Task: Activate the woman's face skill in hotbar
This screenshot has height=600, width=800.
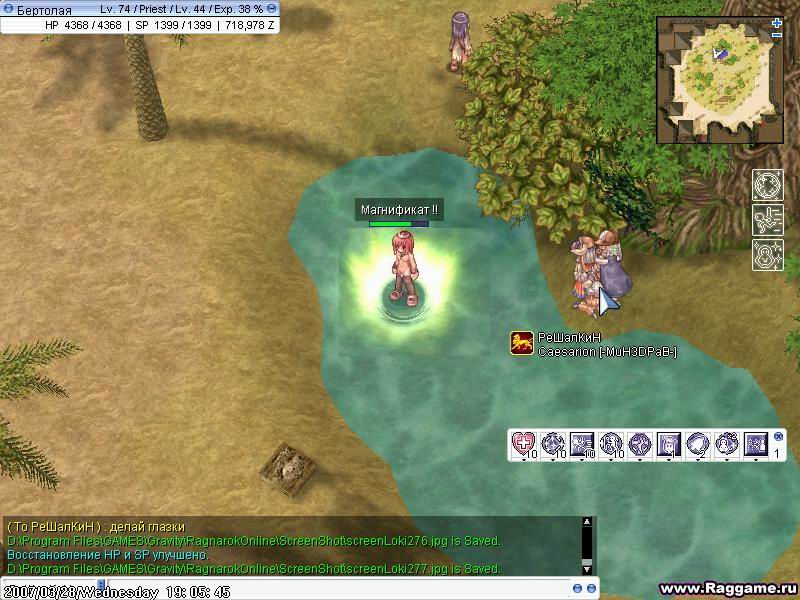Action: pyautogui.click(x=669, y=443)
